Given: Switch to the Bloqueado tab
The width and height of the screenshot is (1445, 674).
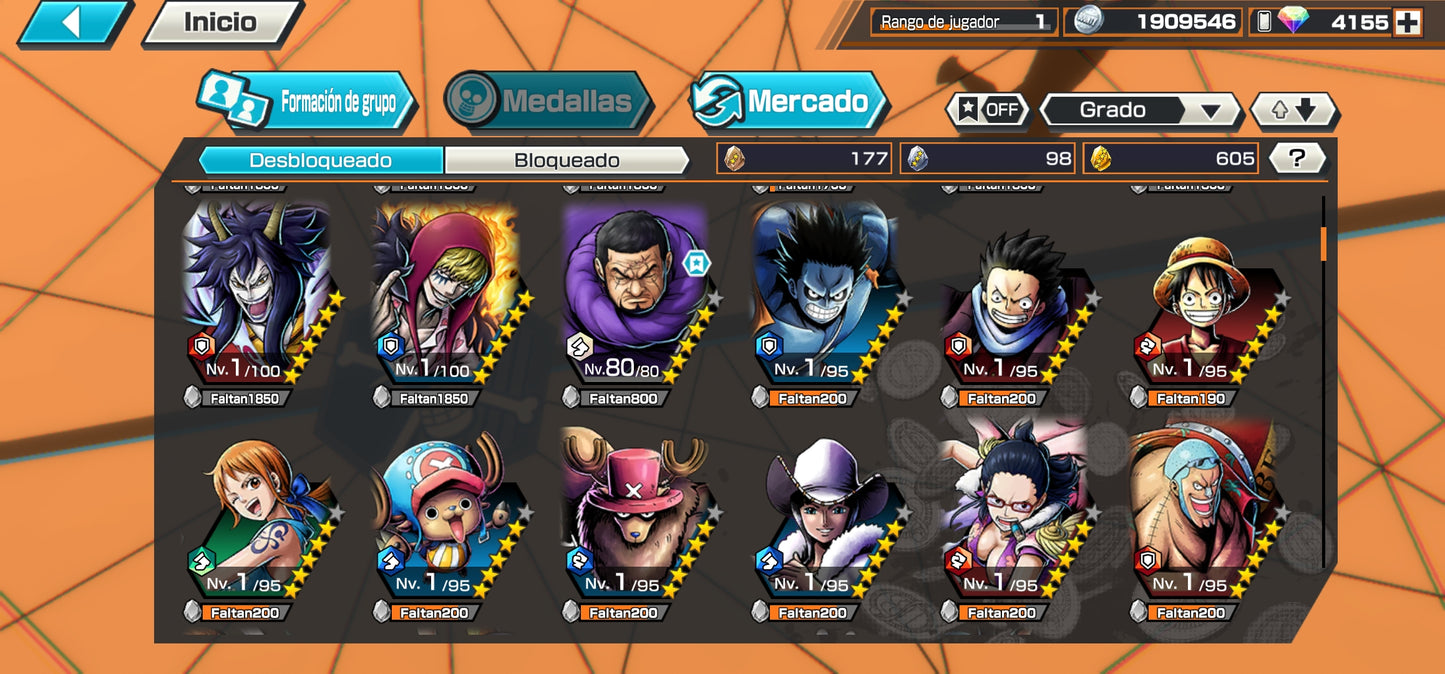Looking at the screenshot, I should coord(566,160).
